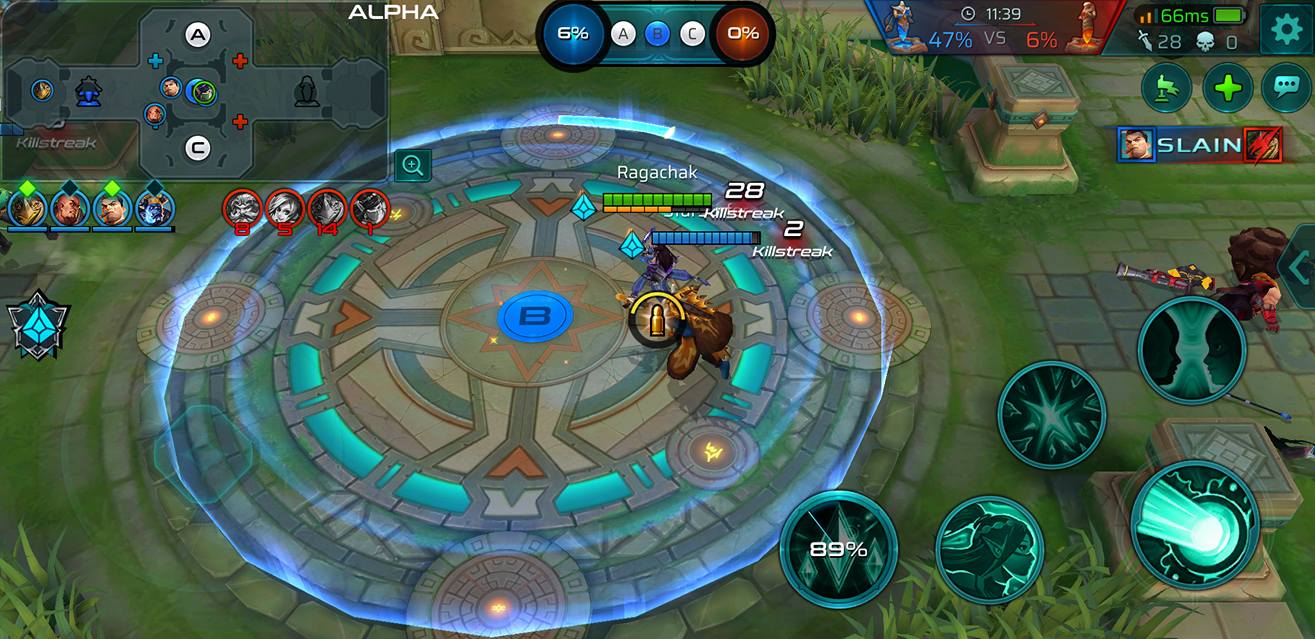
Task: Tap the green plus heal button
Action: pyautogui.click(x=1227, y=89)
